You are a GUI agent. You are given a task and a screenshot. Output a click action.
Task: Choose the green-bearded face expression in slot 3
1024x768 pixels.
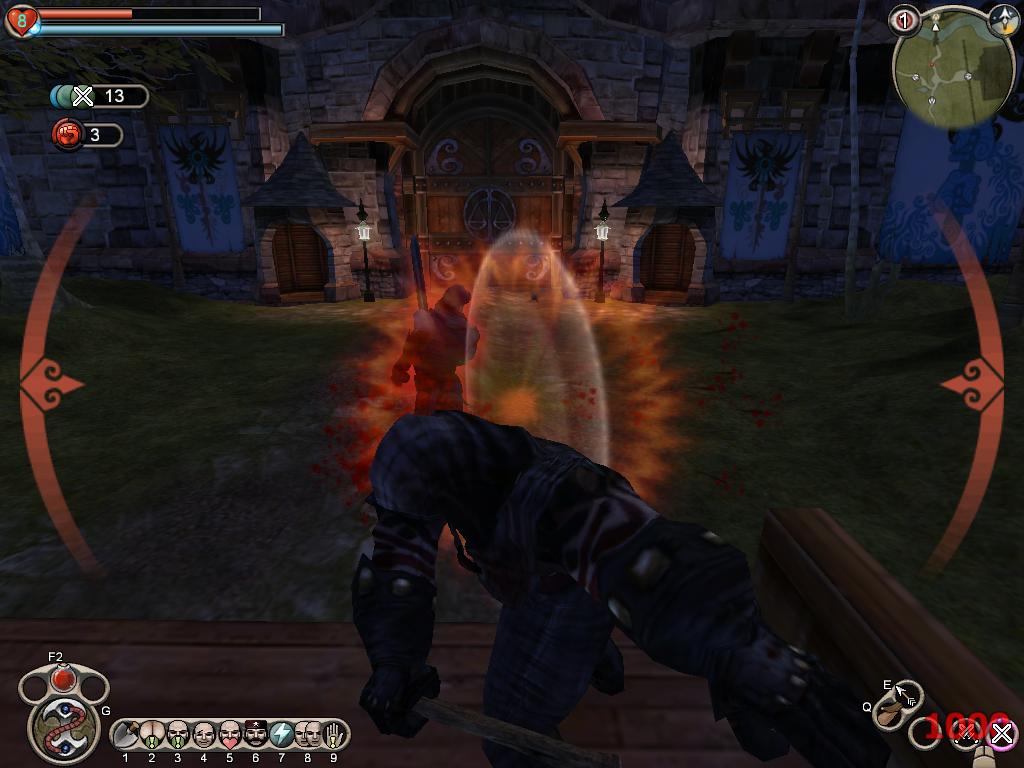178,735
